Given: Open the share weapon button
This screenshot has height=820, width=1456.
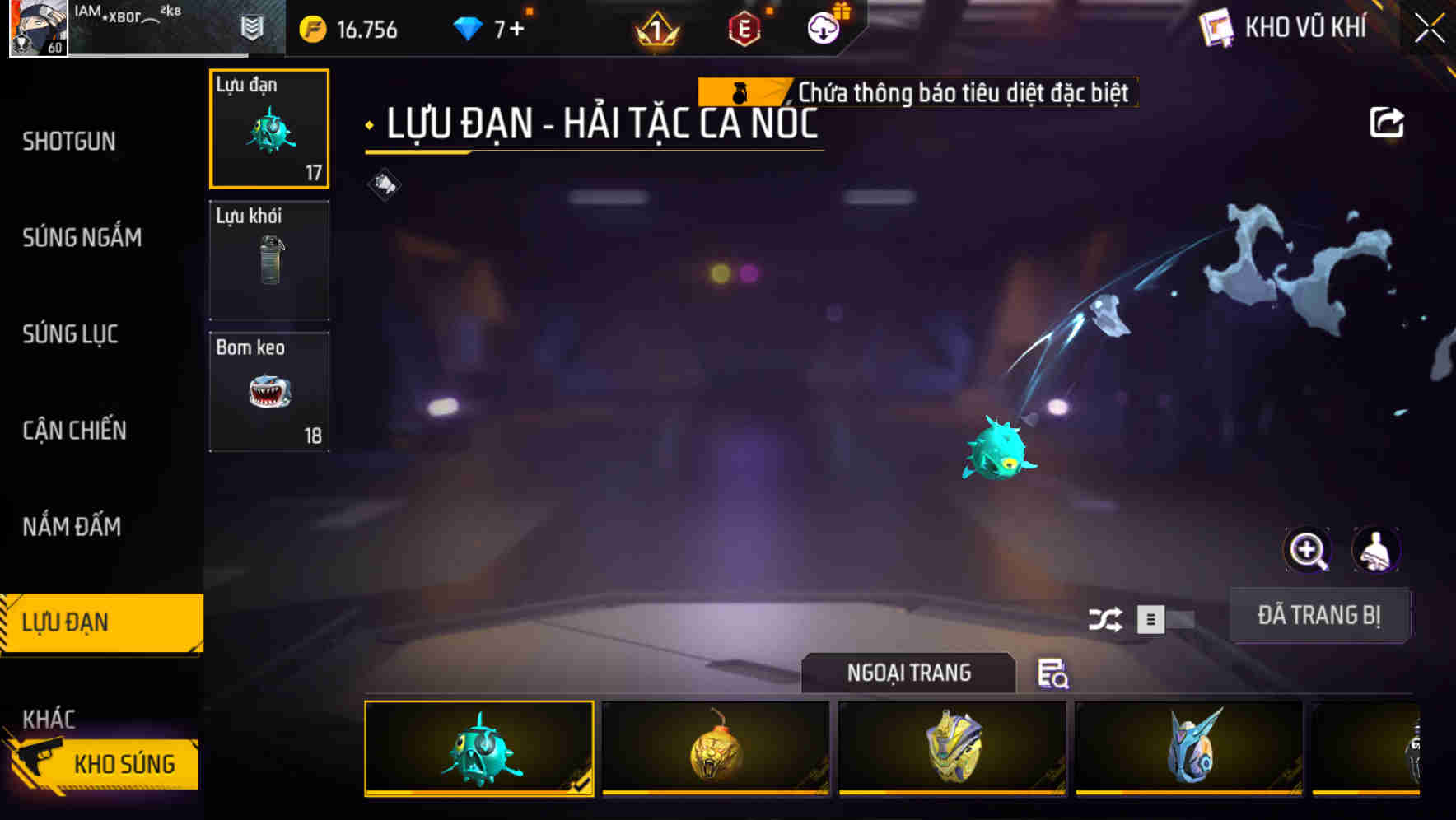Looking at the screenshot, I should [x=1388, y=122].
